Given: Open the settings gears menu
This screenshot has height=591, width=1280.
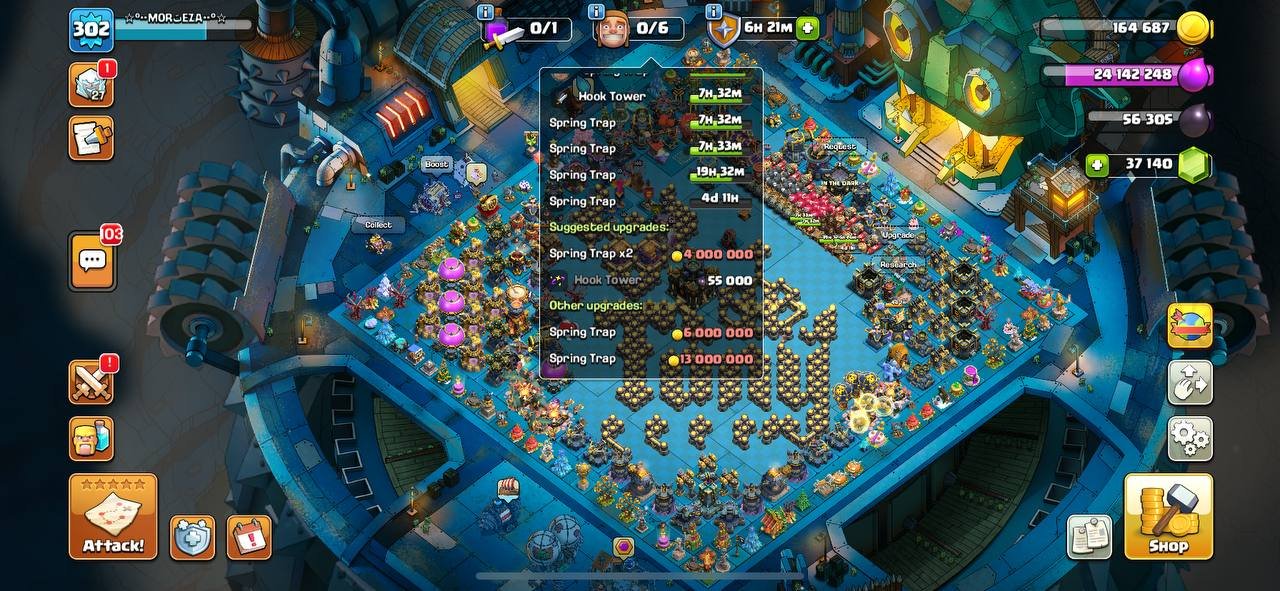Looking at the screenshot, I should [x=1190, y=438].
